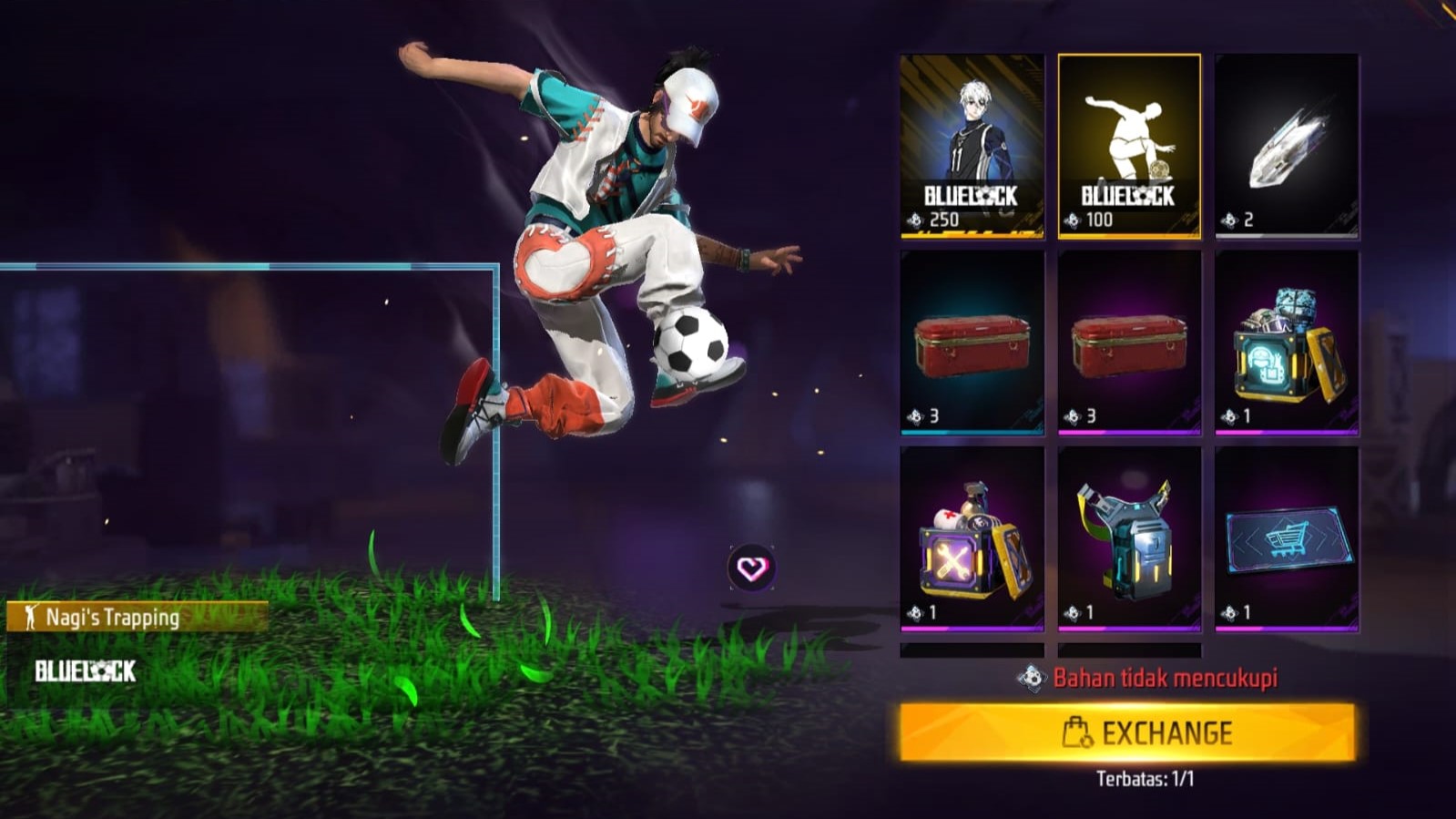The height and width of the screenshot is (819, 1456).
Task: Click the token icon beside Bahan tidak mencukupi
Action: pos(1033,675)
